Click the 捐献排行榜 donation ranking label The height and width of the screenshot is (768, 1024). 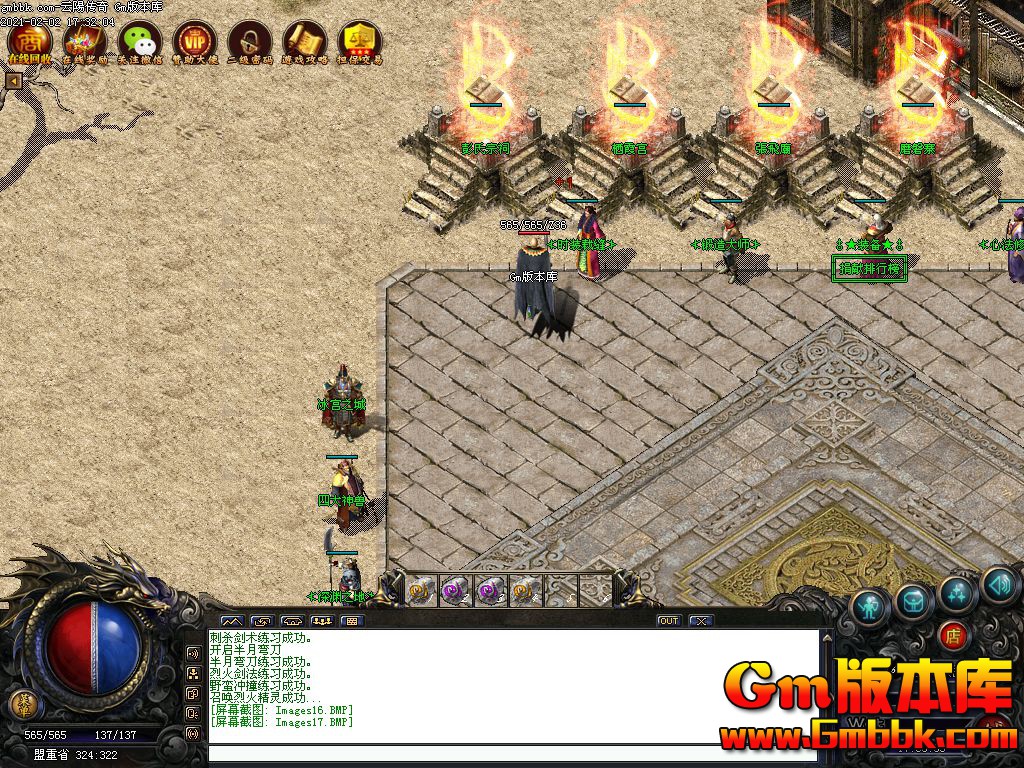(870, 268)
